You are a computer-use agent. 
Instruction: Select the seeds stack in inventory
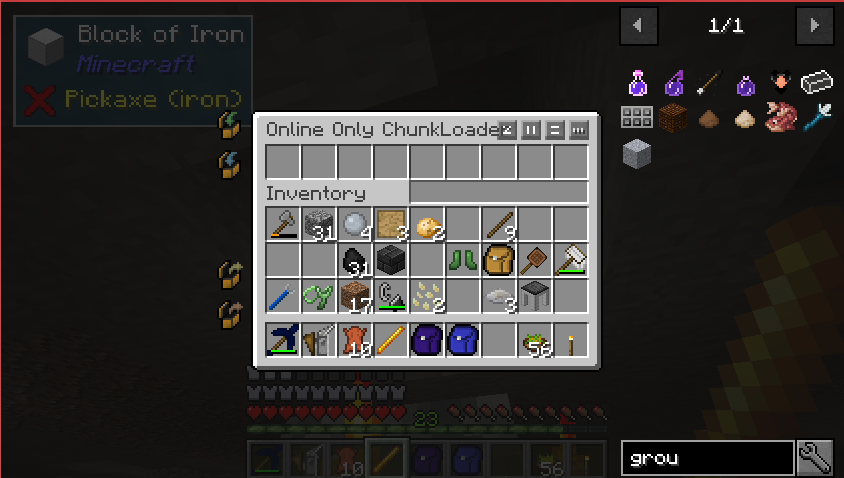point(426,297)
